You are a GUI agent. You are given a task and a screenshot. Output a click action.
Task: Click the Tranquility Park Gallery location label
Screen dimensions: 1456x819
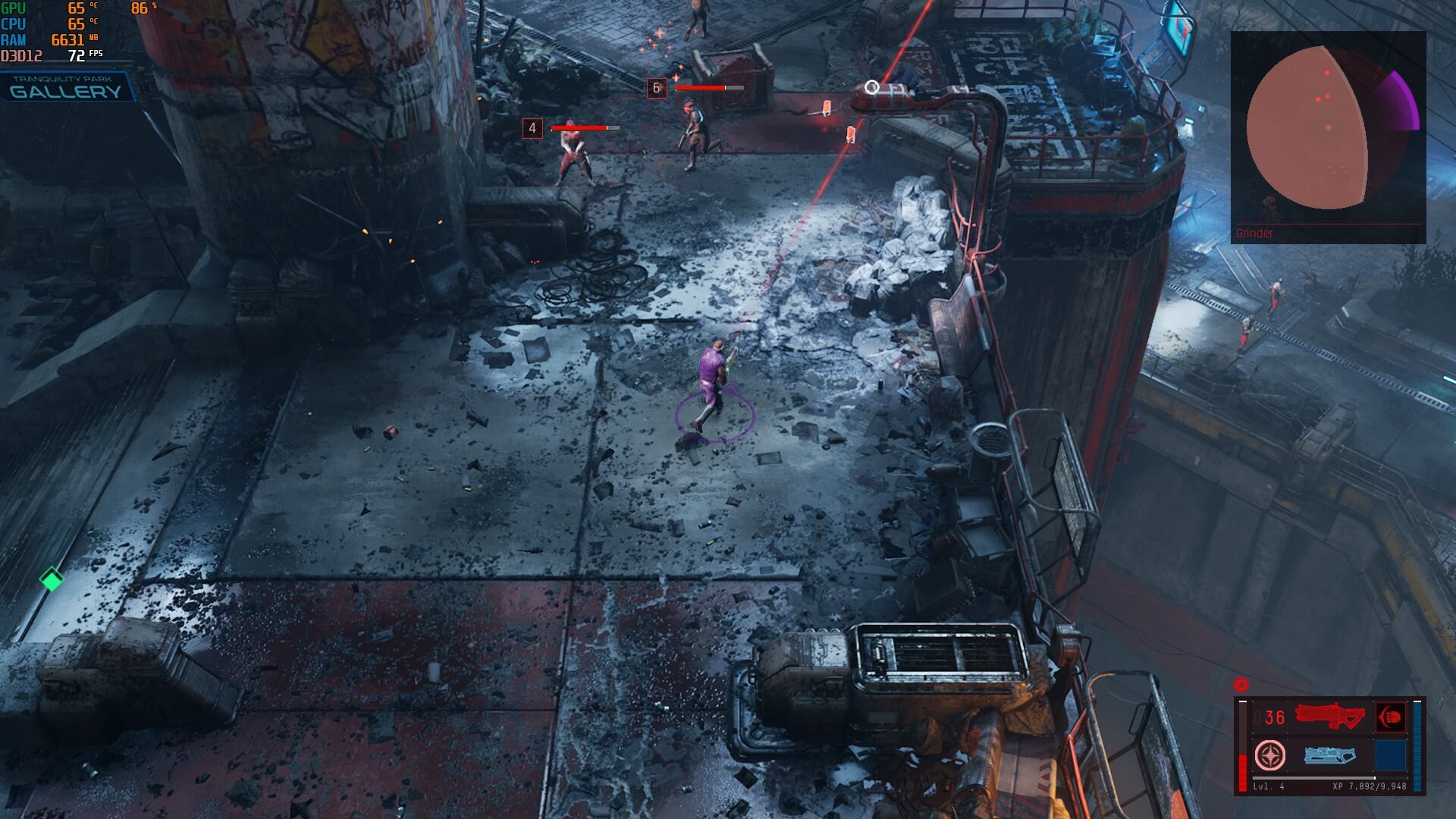(66, 87)
